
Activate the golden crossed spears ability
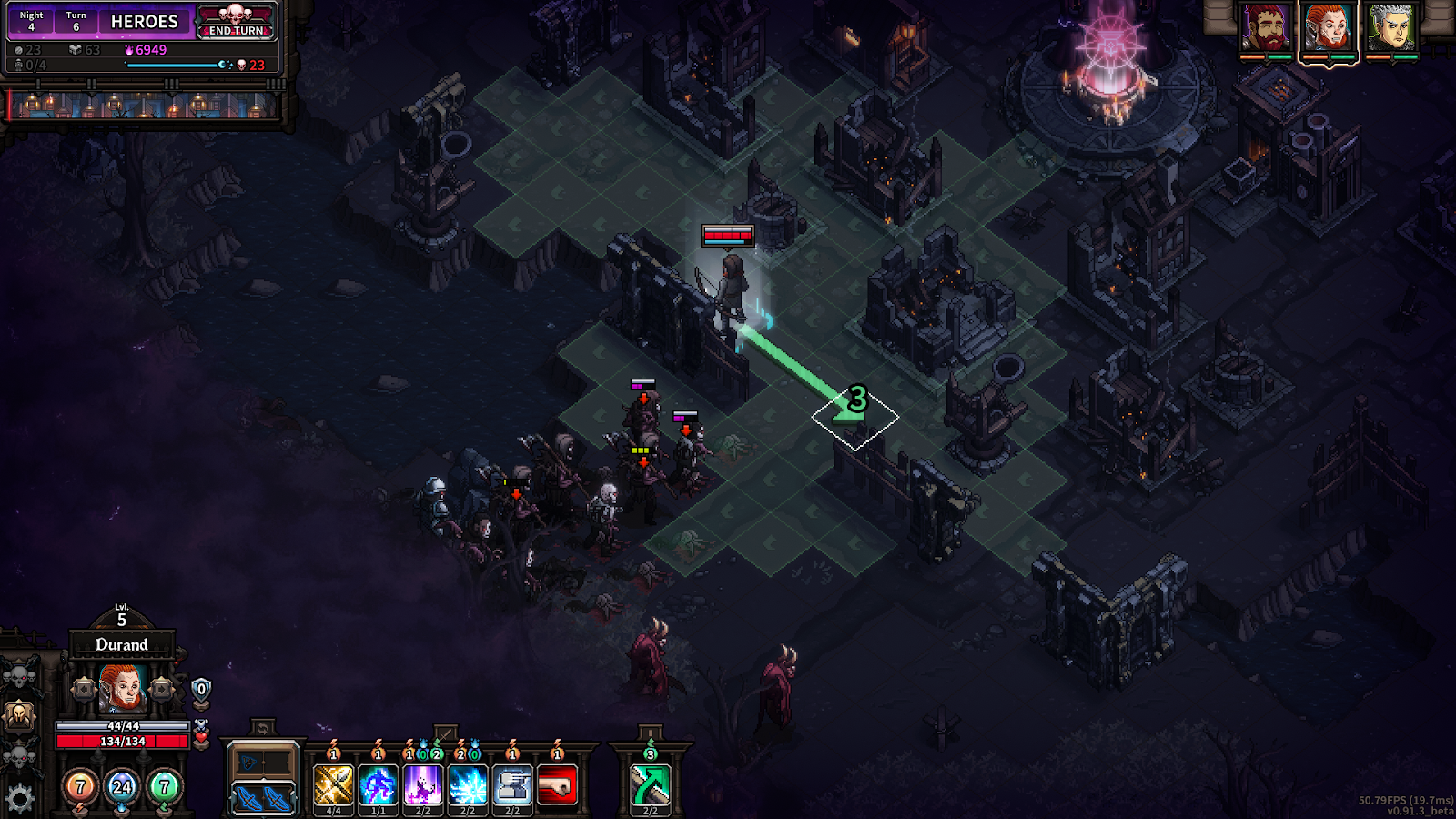pyautogui.click(x=333, y=784)
